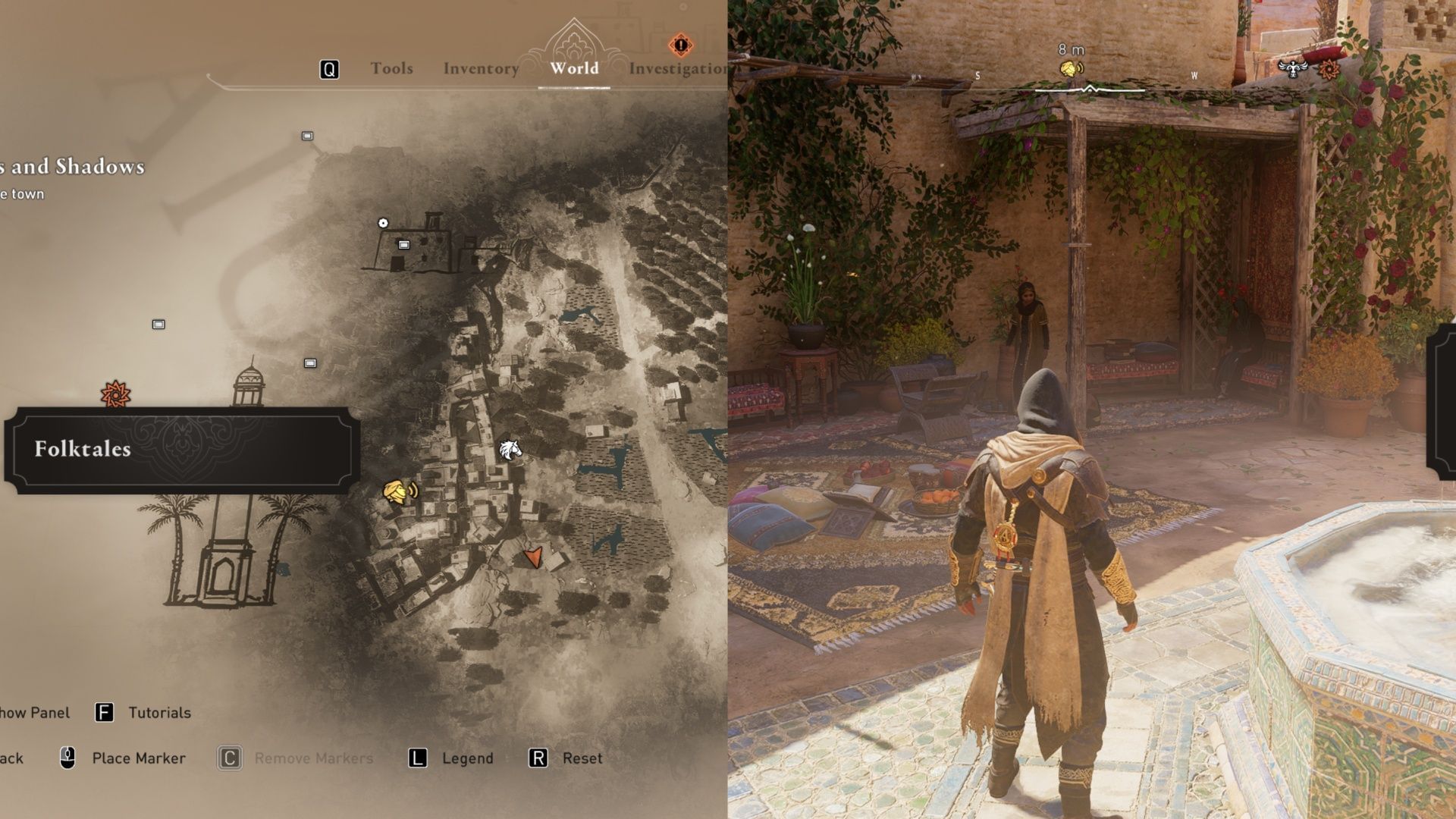Viewport: 1456px width, 819px height.
Task: Select the viewpoint icon on the left map edge
Action: click(x=158, y=324)
